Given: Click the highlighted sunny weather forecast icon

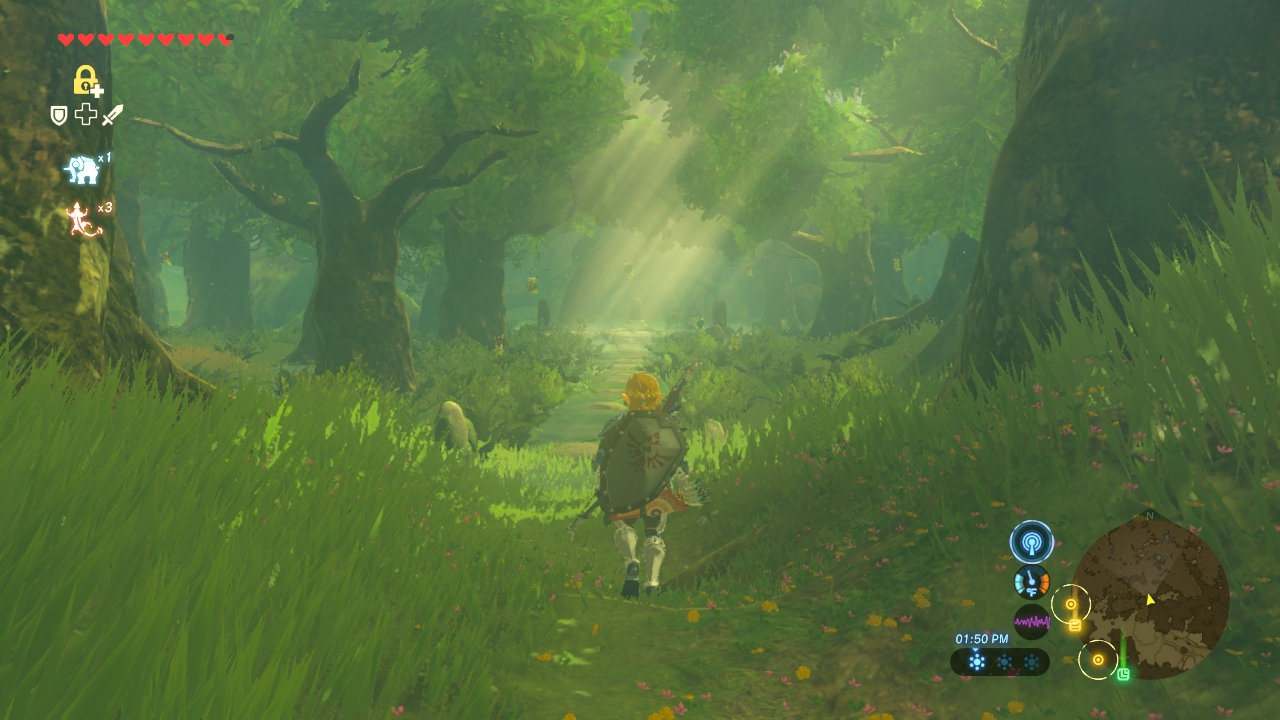Looking at the screenshot, I should (977, 661).
